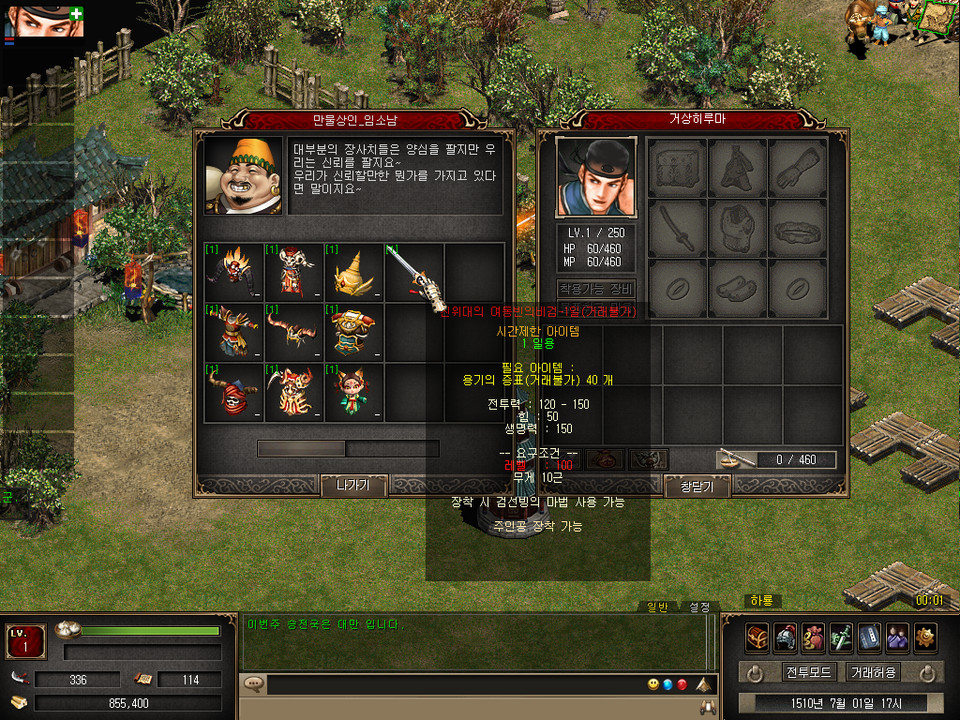Select the fox-eared girl doll item
This screenshot has width=960, height=720.
click(x=354, y=391)
